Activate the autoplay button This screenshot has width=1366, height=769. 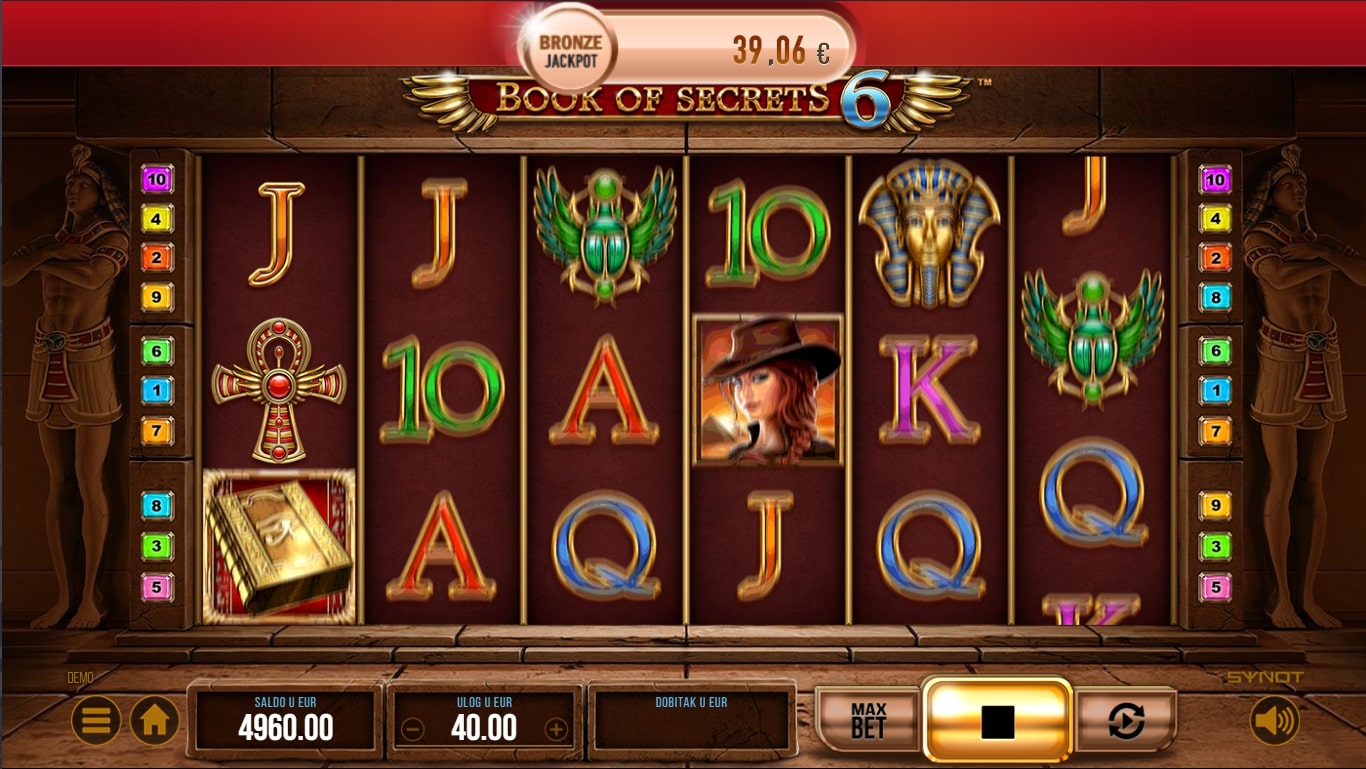tap(1126, 720)
